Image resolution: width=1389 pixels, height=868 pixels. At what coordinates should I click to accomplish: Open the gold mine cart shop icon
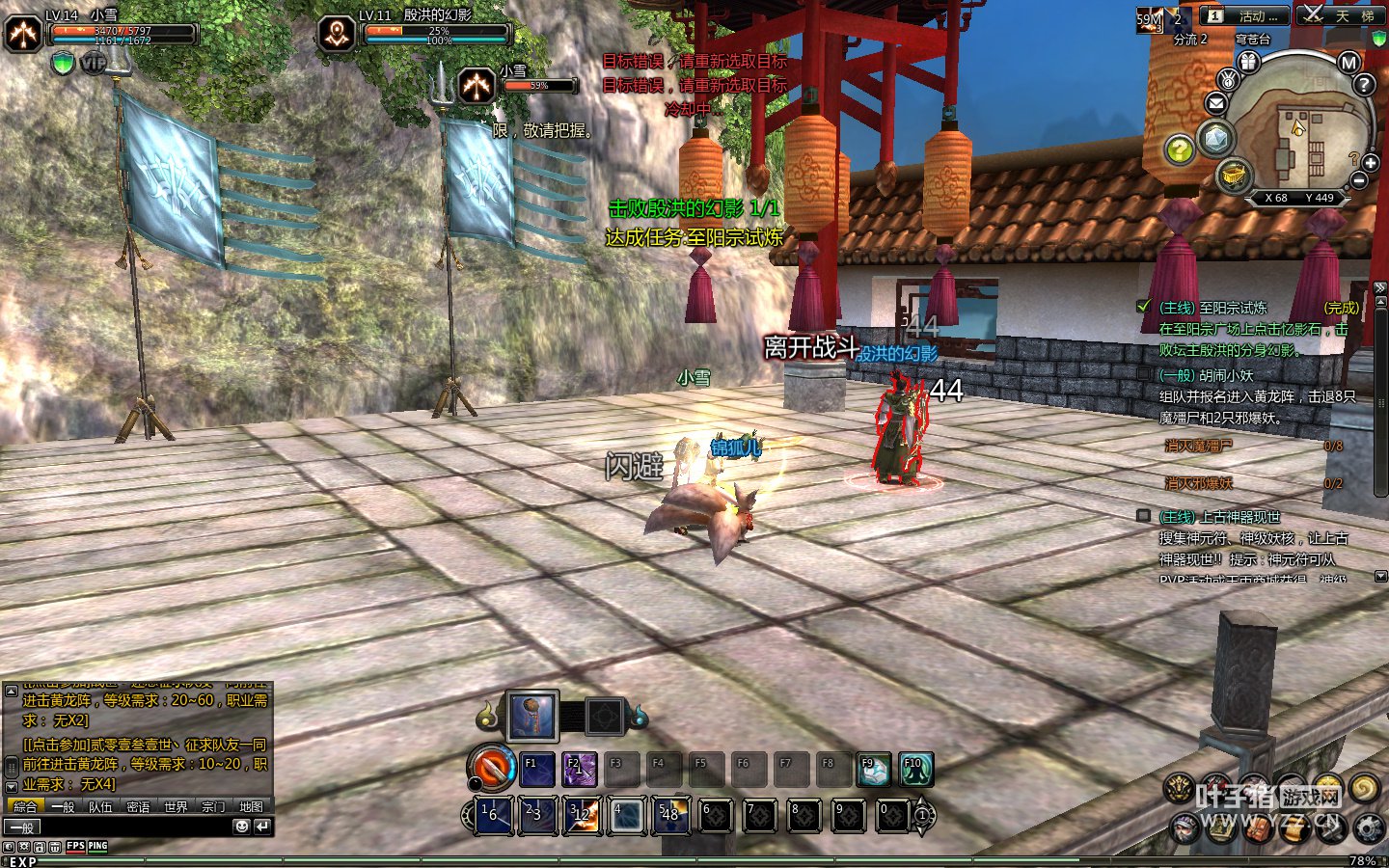[x=1233, y=176]
